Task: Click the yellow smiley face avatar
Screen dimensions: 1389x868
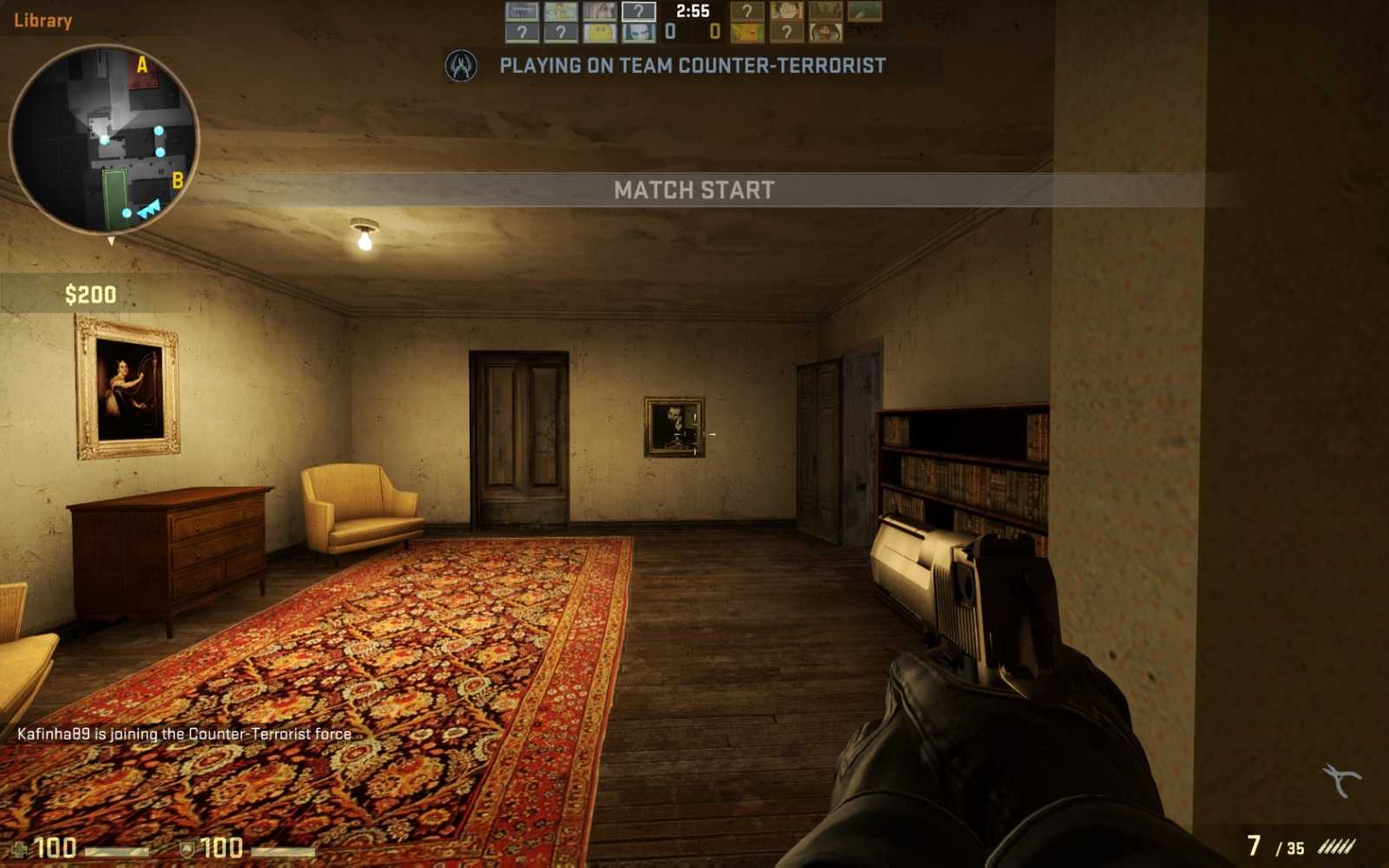Action: [x=598, y=32]
